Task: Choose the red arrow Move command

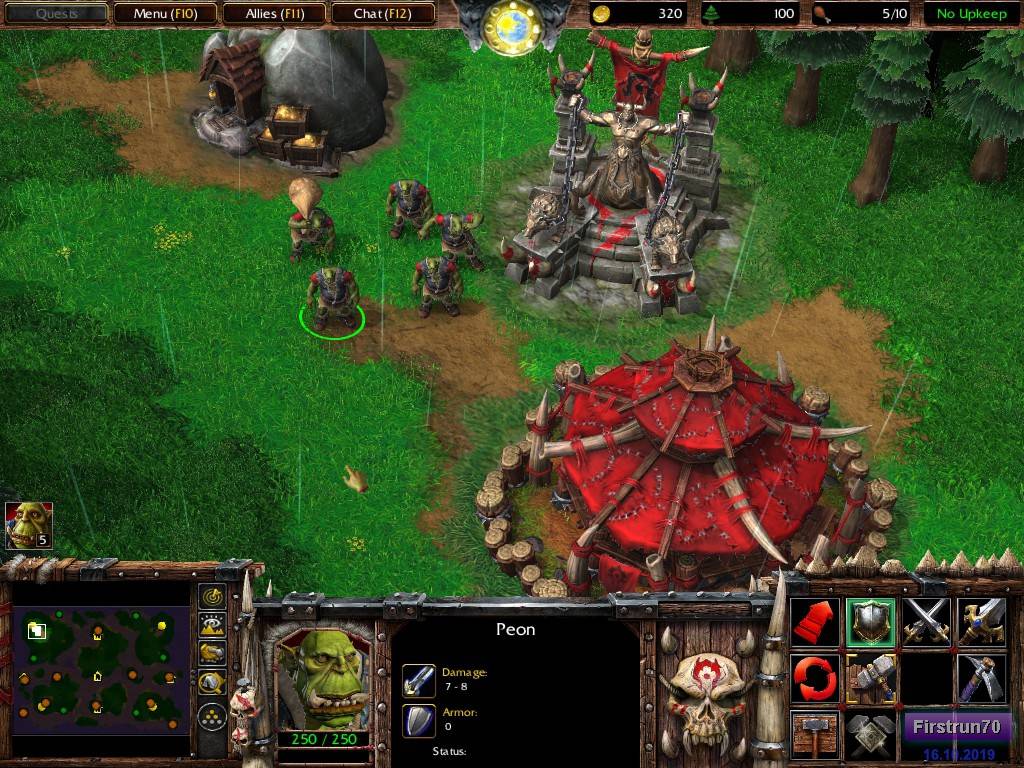Action: point(815,622)
